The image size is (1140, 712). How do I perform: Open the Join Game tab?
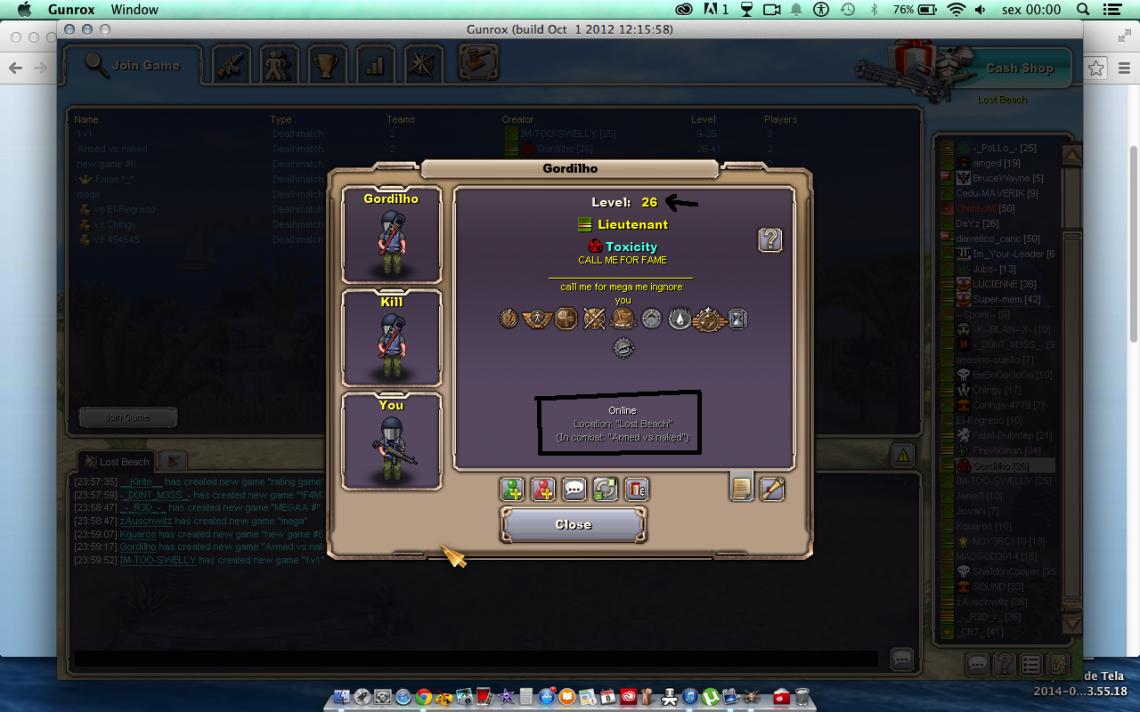pyautogui.click(x=134, y=66)
